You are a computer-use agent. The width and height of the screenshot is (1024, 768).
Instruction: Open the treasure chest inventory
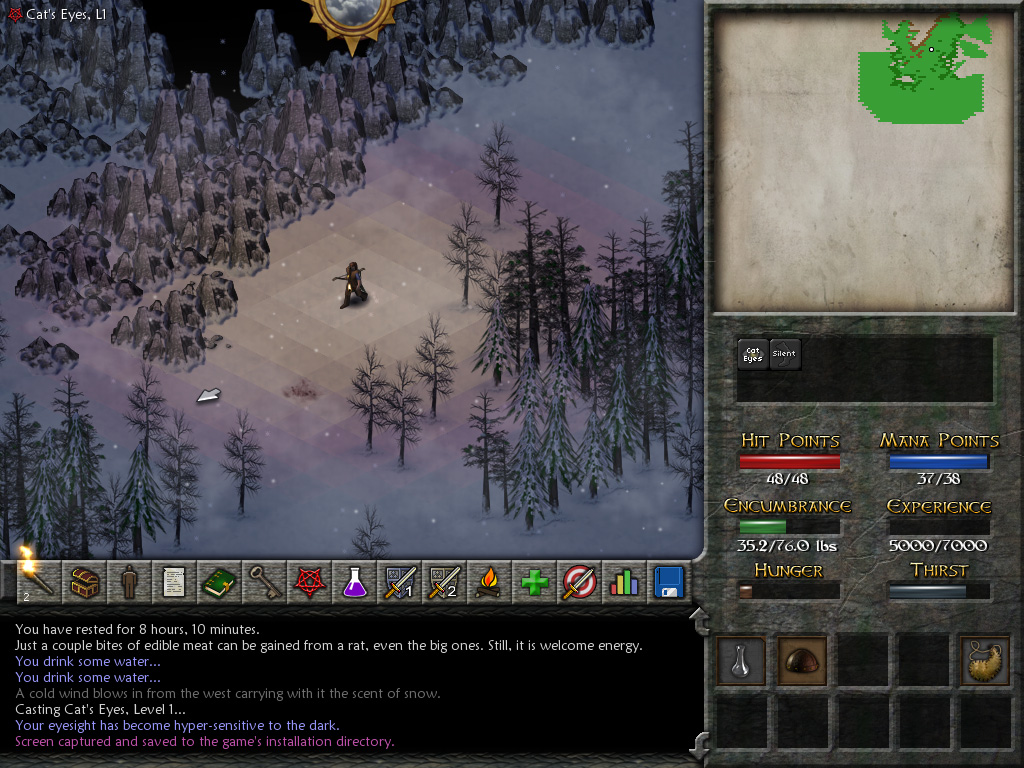pos(83,581)
